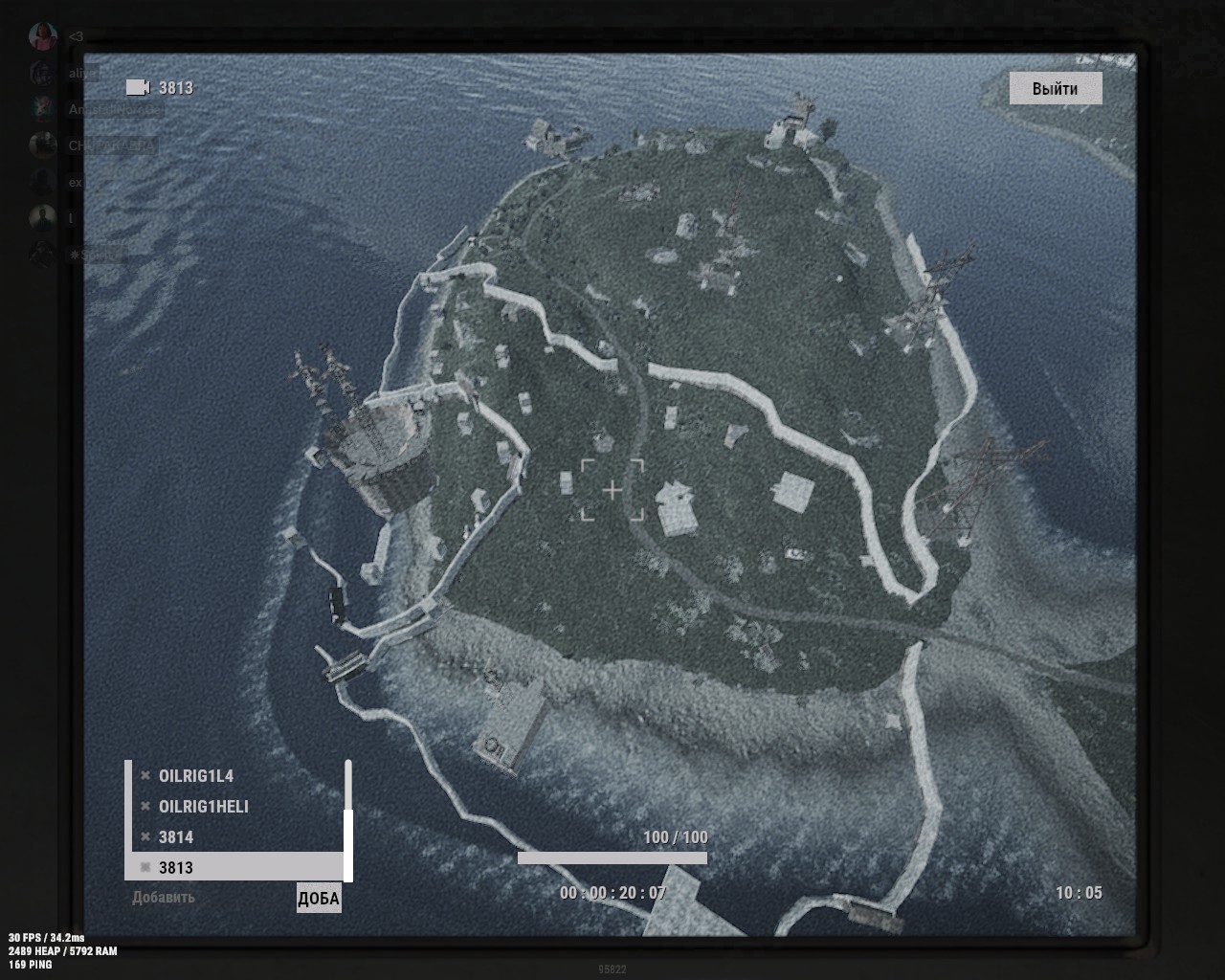Click the X beside camera 3813
The width and height of the screenshot is (1225, 980).
point(145,868)
